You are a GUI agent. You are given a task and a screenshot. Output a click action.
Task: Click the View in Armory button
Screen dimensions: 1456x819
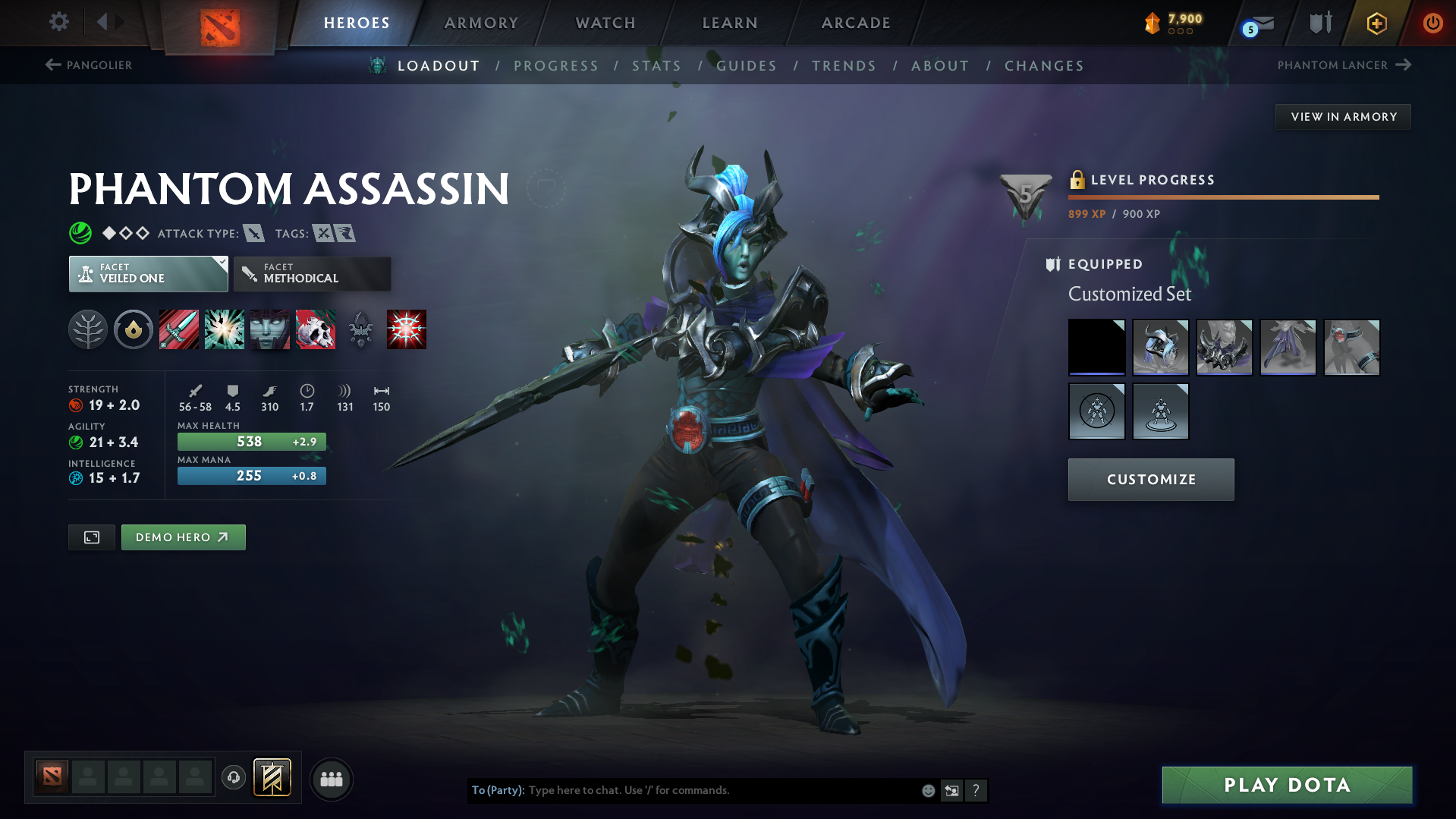1342,116
